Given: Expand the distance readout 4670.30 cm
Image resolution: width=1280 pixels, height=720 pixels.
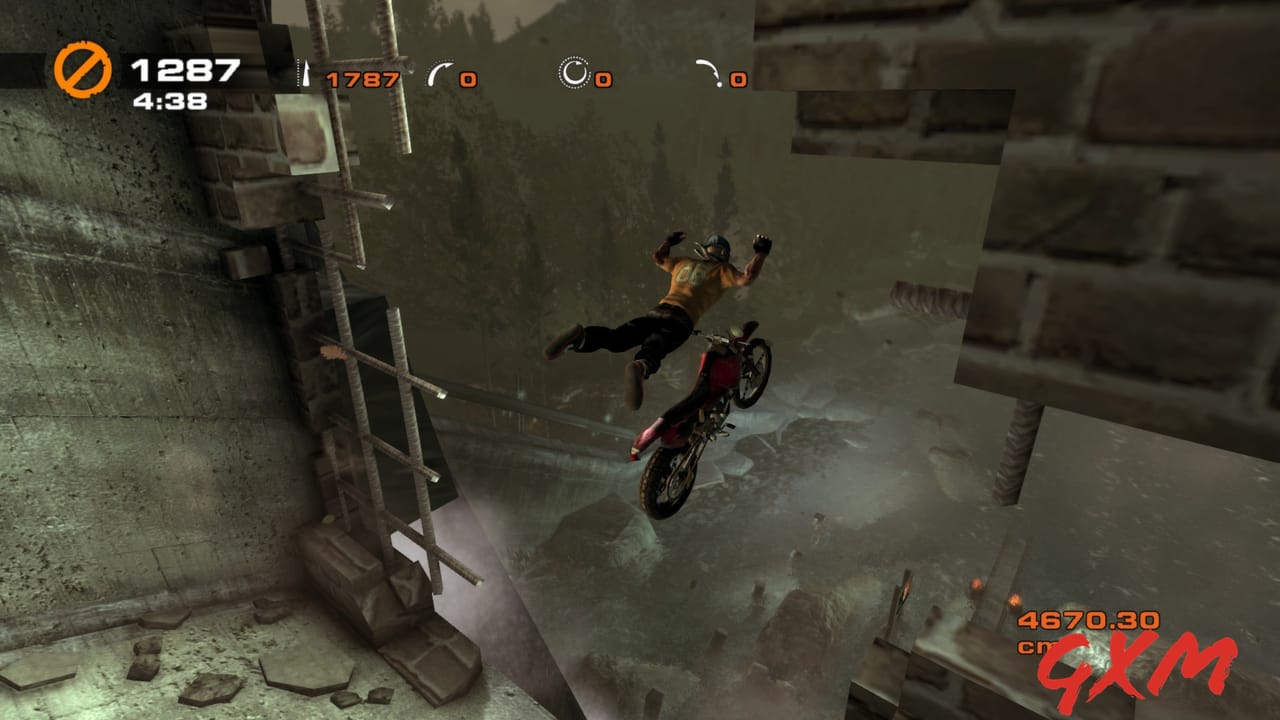Looking at the screenshot, I should click(x=1087, y=621).
